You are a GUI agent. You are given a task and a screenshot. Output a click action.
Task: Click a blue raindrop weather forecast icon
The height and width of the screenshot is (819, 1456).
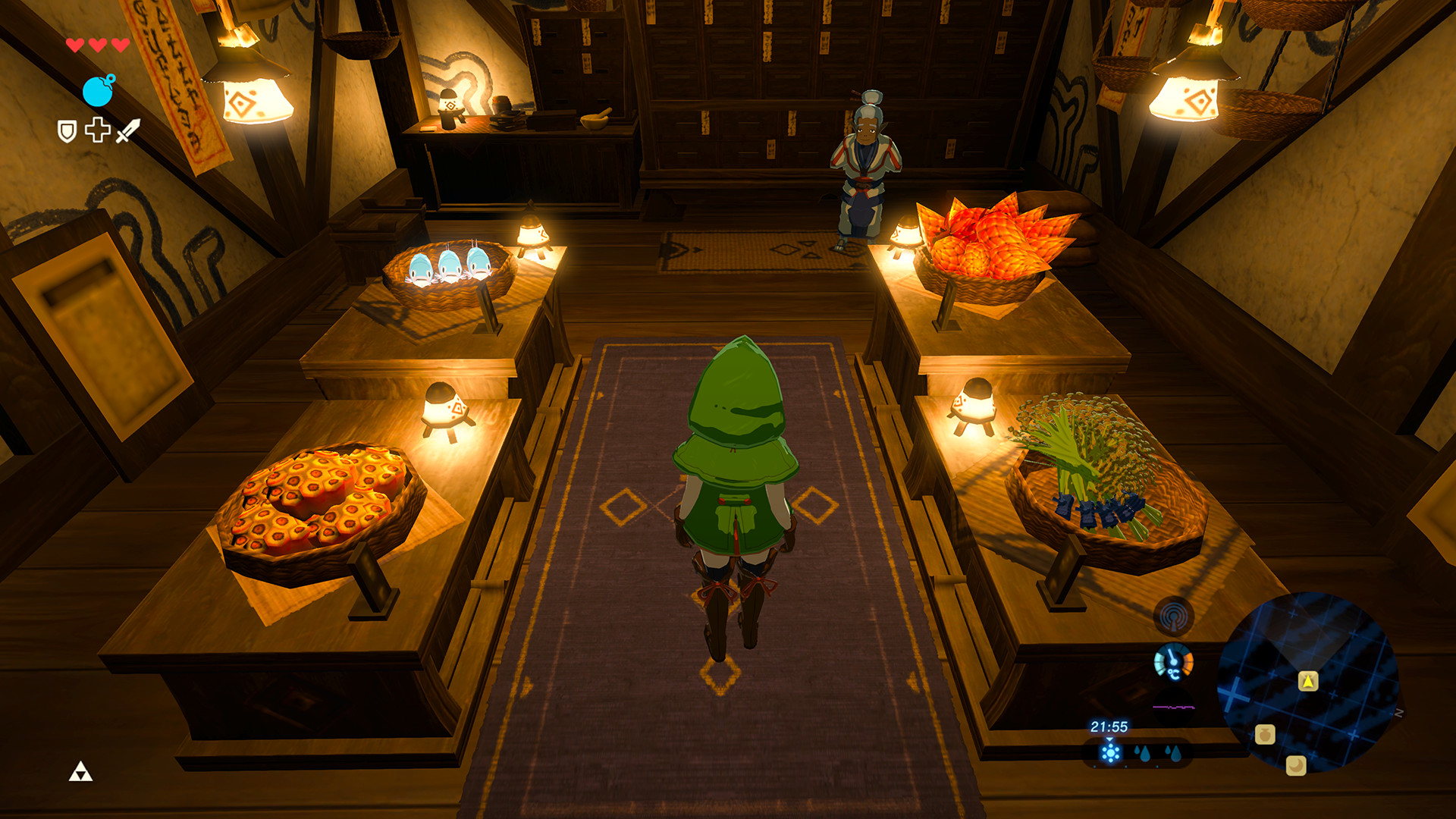coord(1144,756)
